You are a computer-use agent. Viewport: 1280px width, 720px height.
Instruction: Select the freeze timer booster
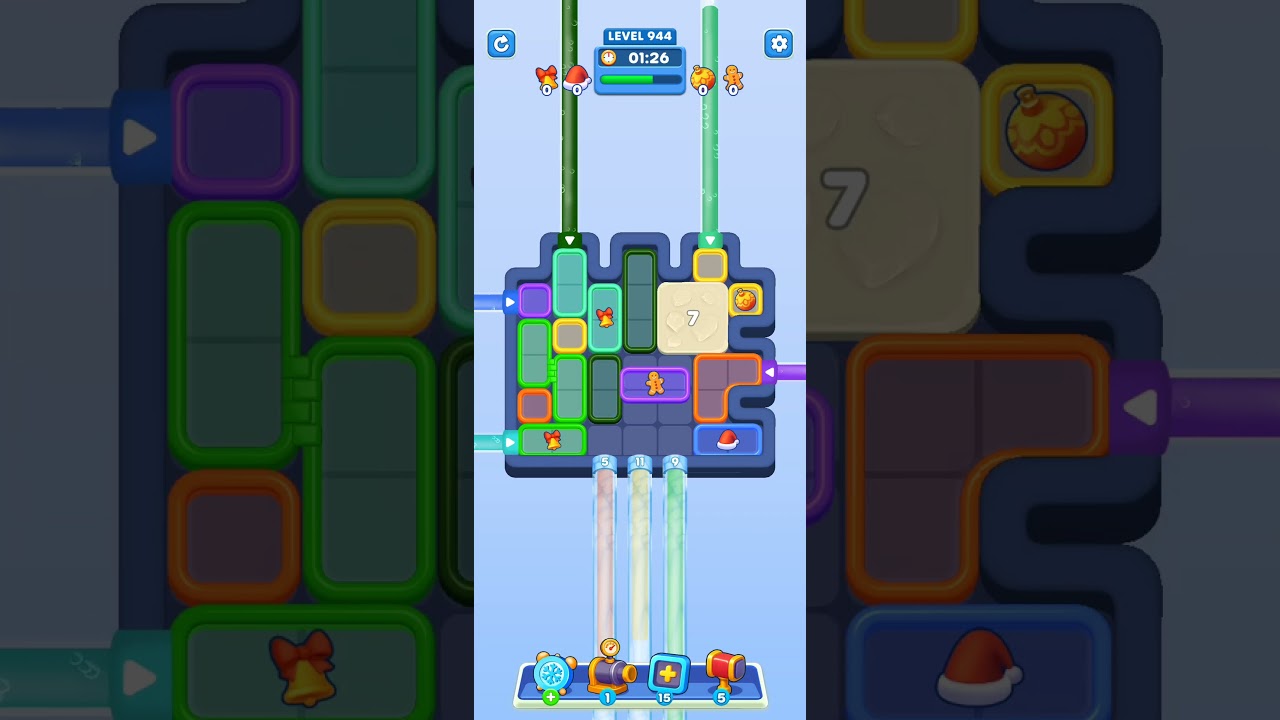point(555,675)
